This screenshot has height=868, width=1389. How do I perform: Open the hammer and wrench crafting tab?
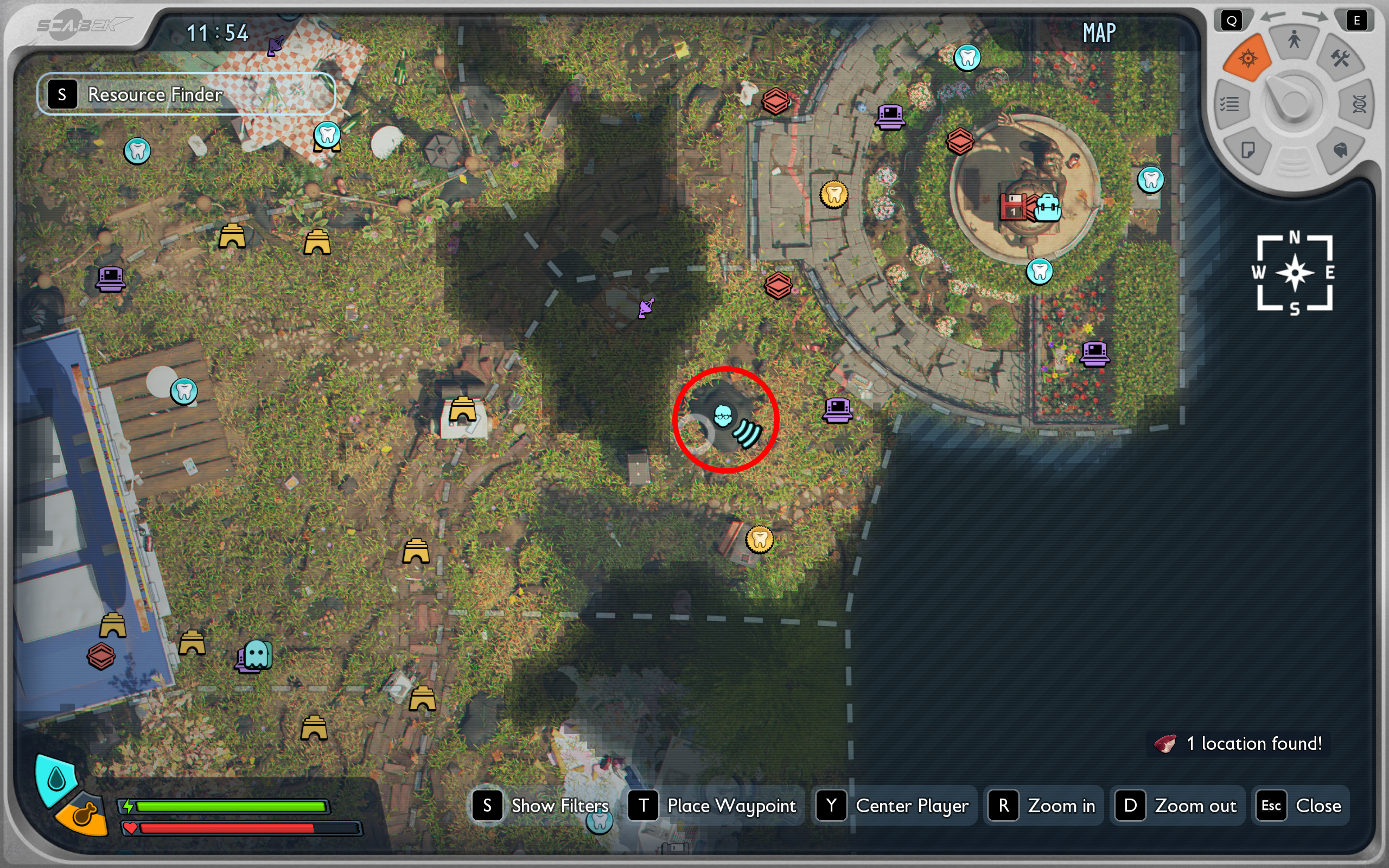click(x=1341, y=58)
